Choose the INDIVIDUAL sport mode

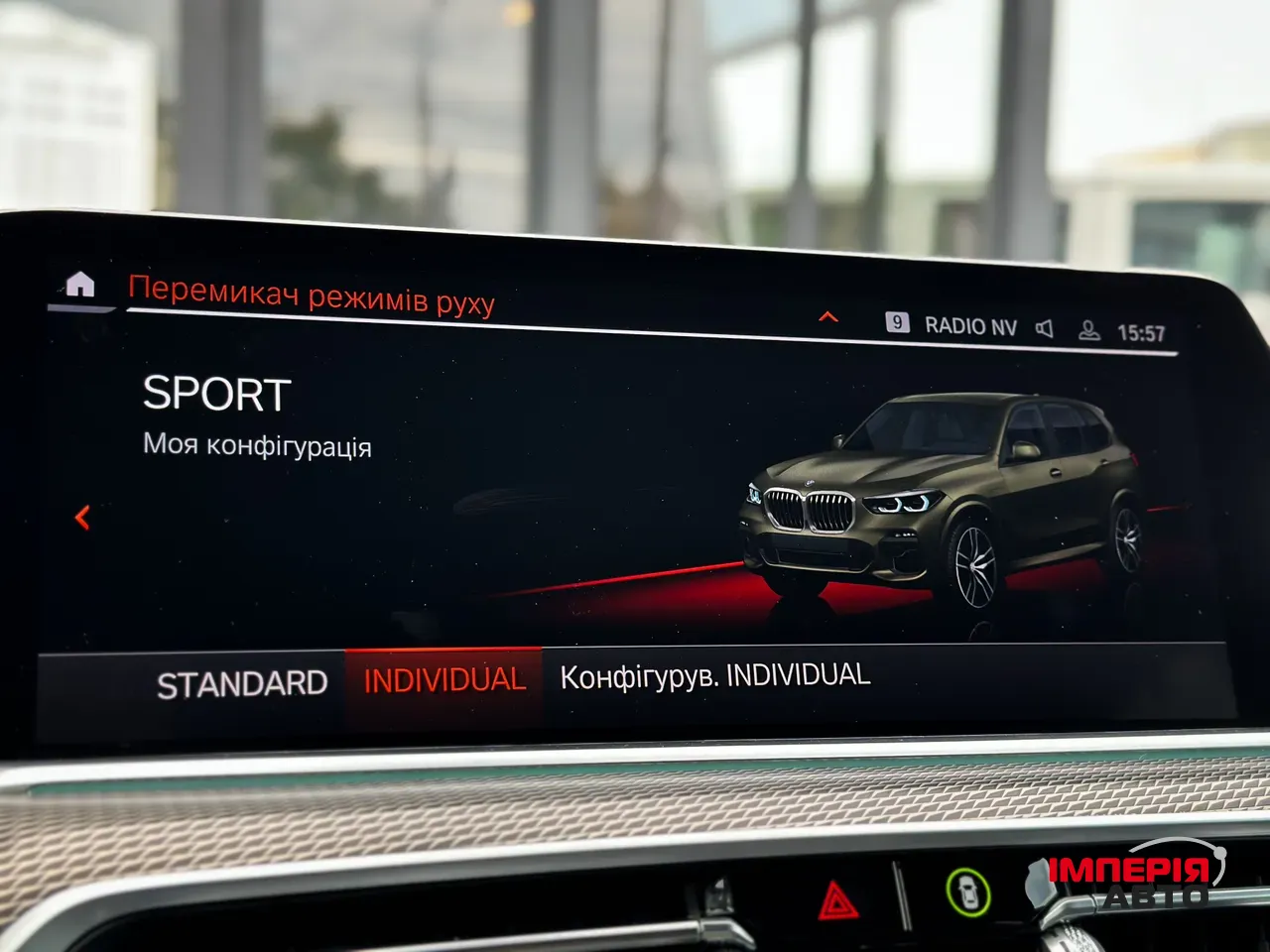coord(444,681)
